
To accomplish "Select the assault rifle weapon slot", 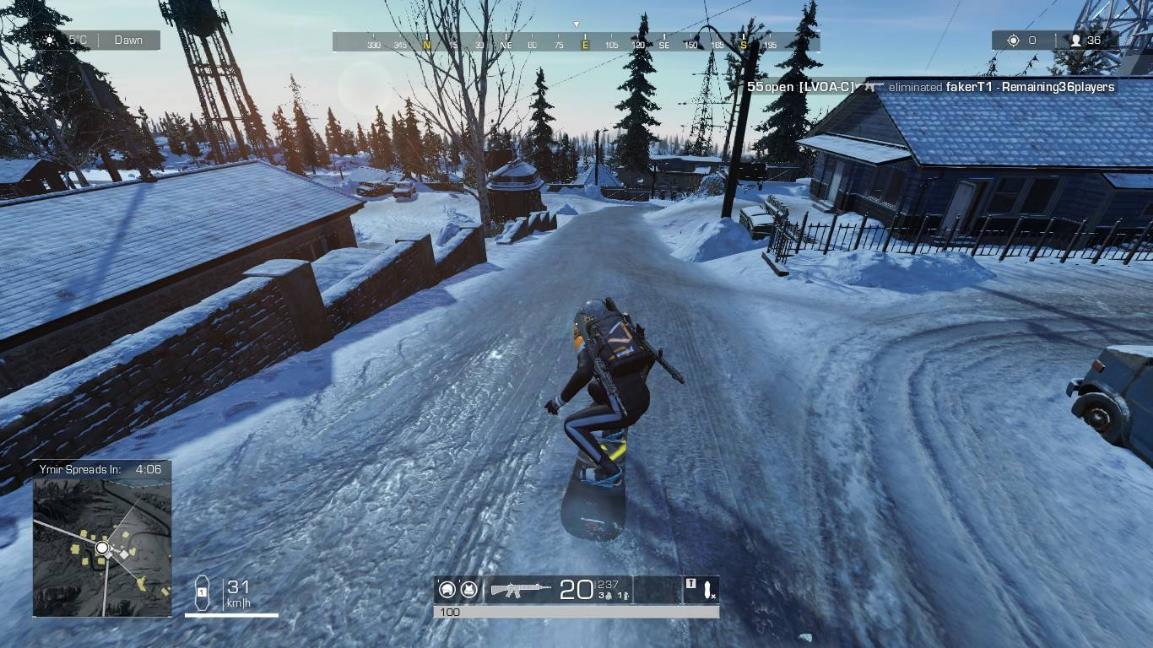I will pyautogui.click(x=520, y=590).
